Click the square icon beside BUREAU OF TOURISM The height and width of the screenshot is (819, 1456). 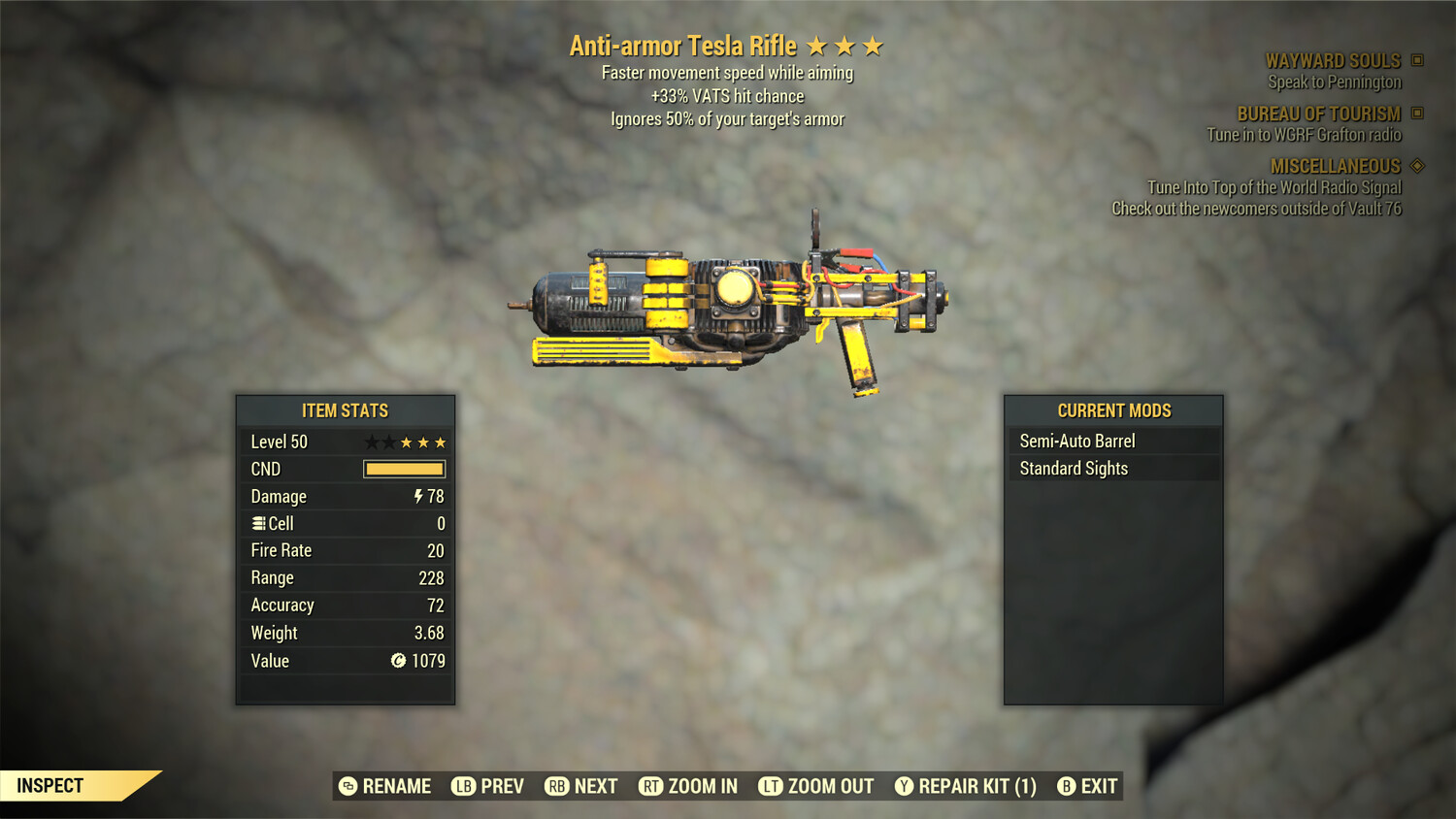tap(1415, 113)
